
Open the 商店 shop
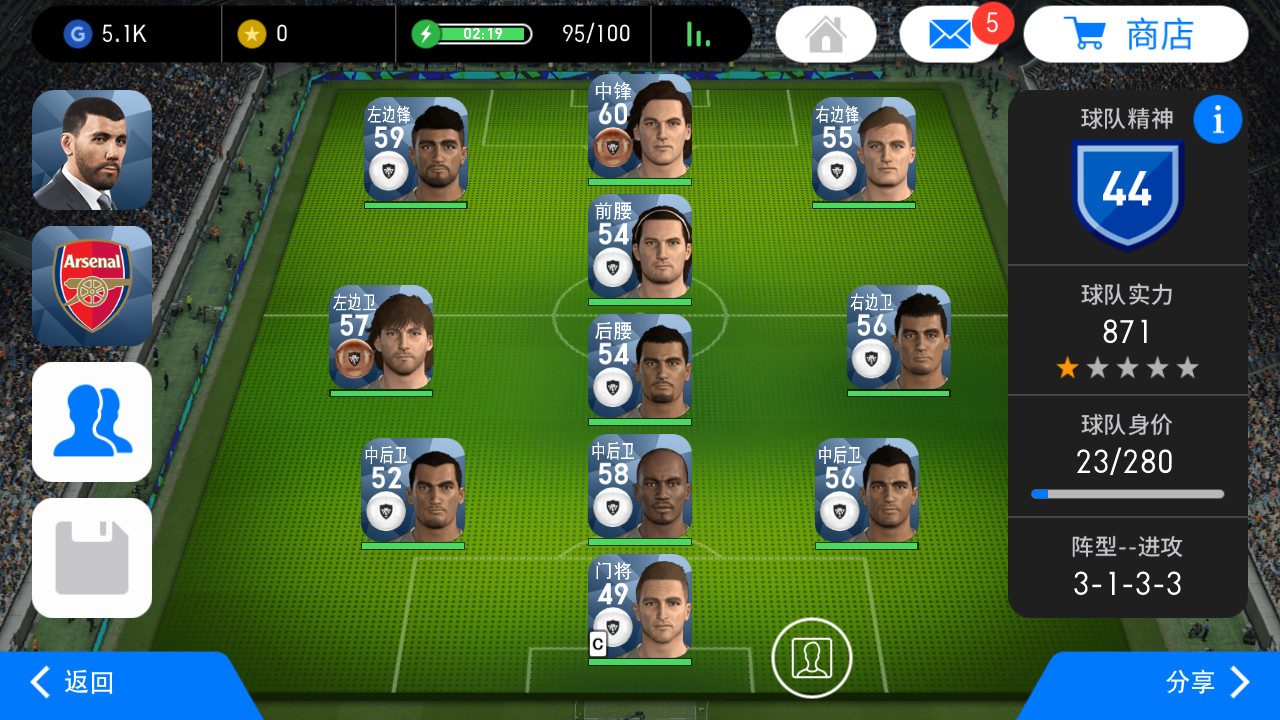1136,34
